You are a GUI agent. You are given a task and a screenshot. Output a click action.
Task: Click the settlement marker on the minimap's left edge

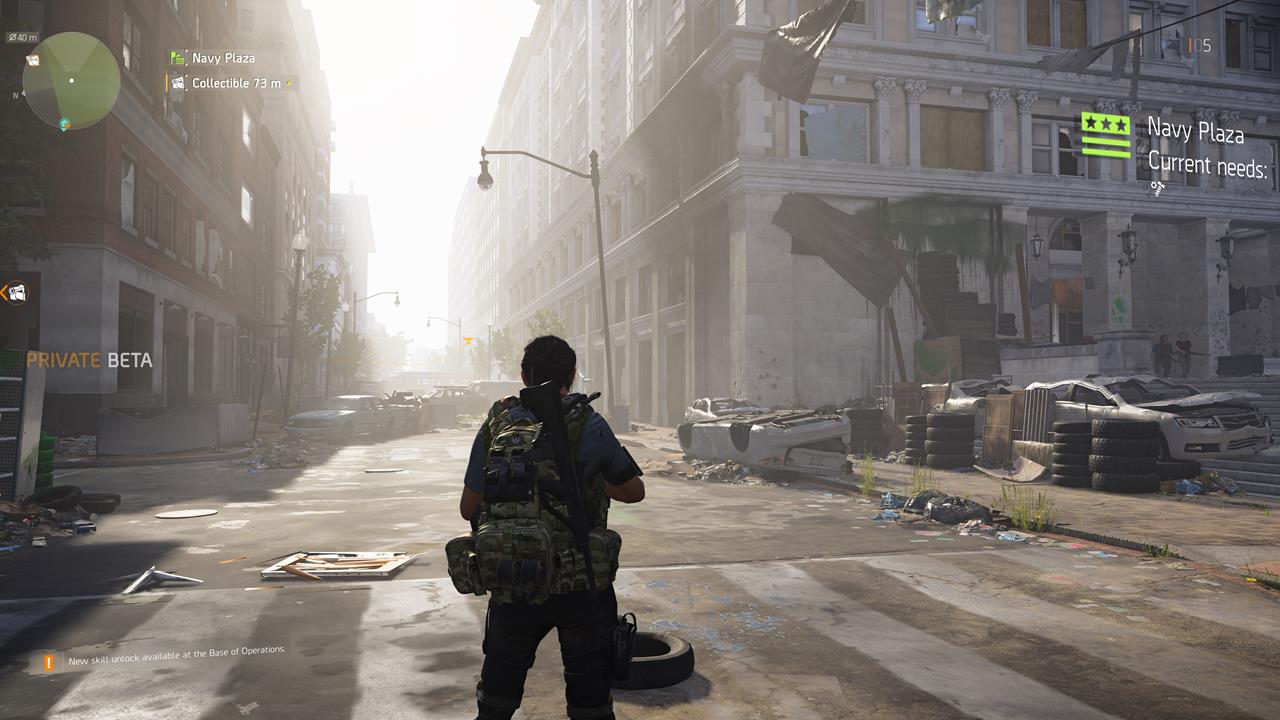click(32, 60)
